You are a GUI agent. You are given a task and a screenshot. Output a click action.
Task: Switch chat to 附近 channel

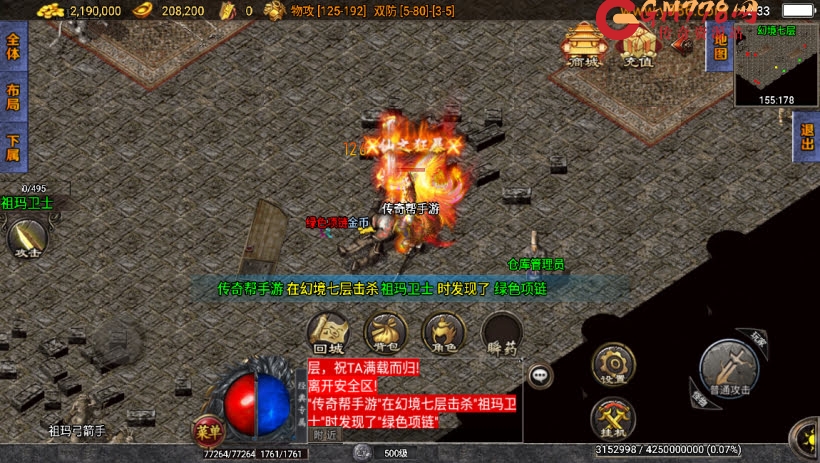[x=325, y=434]
